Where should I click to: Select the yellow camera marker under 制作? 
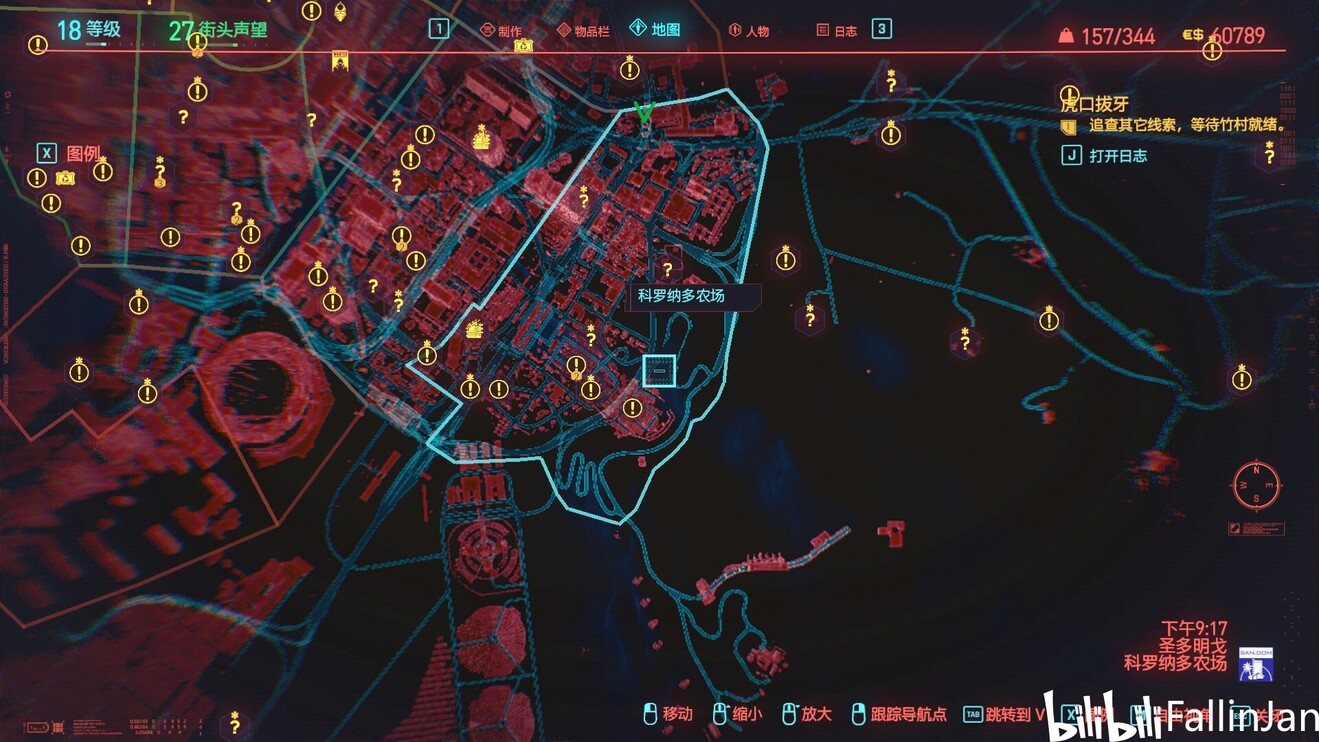(523, 46)
